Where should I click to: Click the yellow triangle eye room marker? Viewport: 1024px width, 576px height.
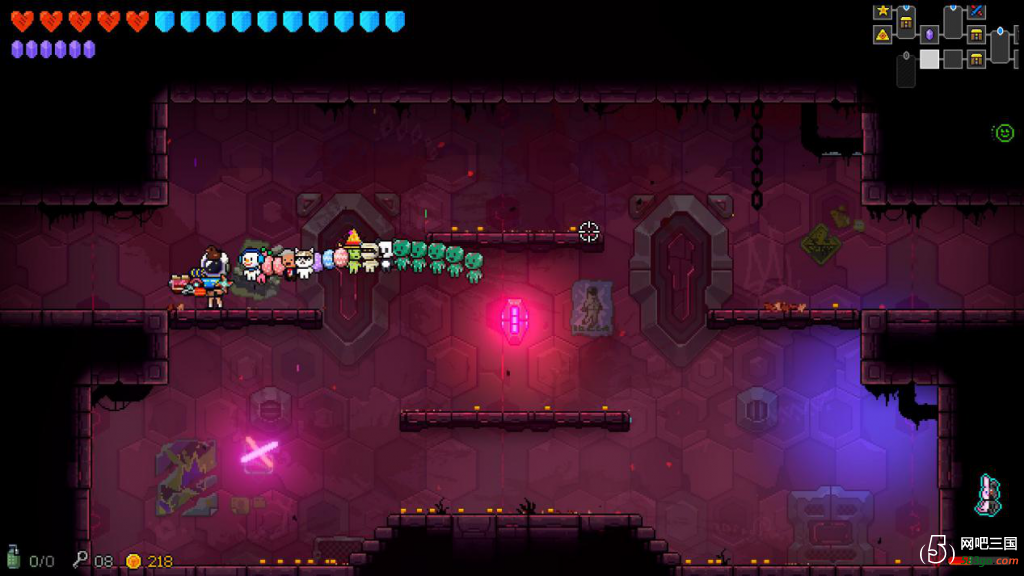(x=882, y=35)
